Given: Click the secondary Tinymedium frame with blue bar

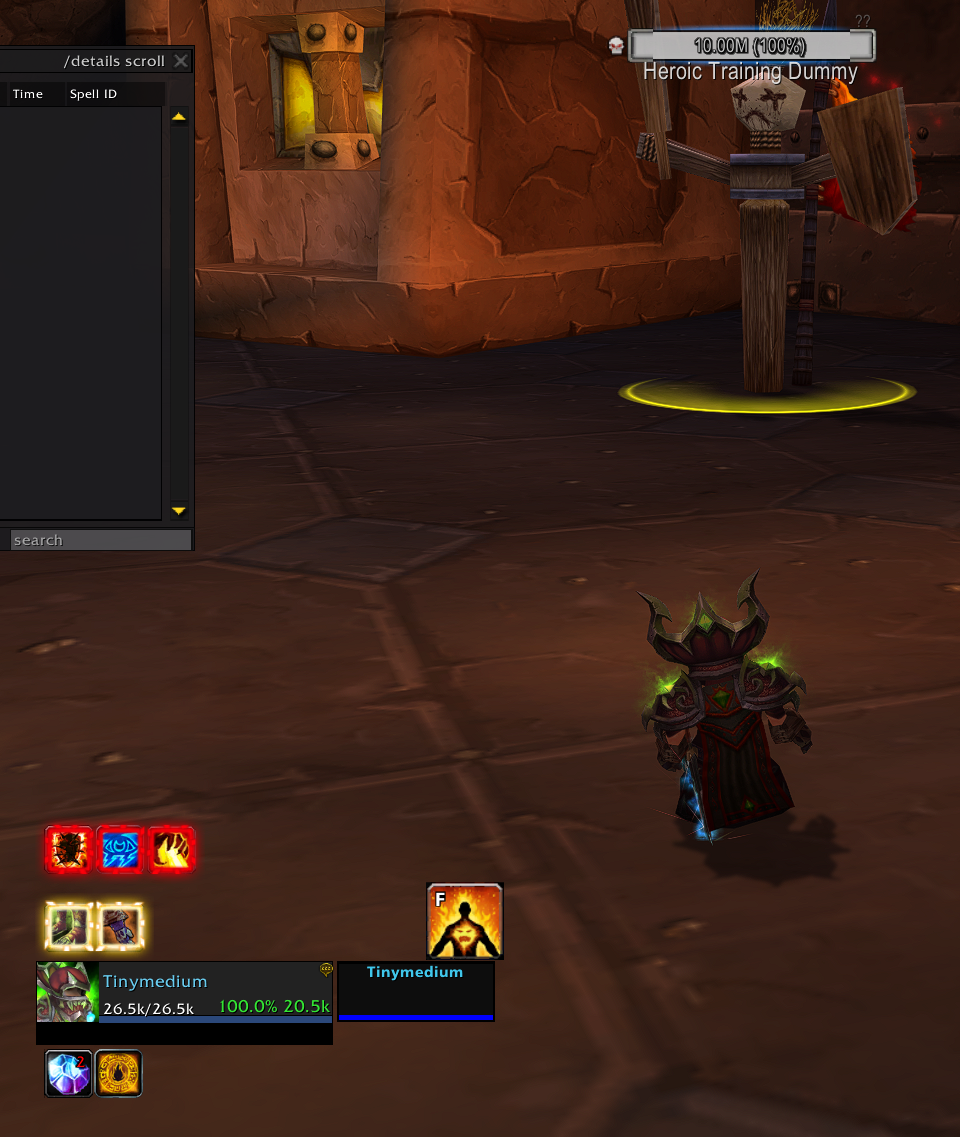Looking at the screenshot, I should click(416, 992).
